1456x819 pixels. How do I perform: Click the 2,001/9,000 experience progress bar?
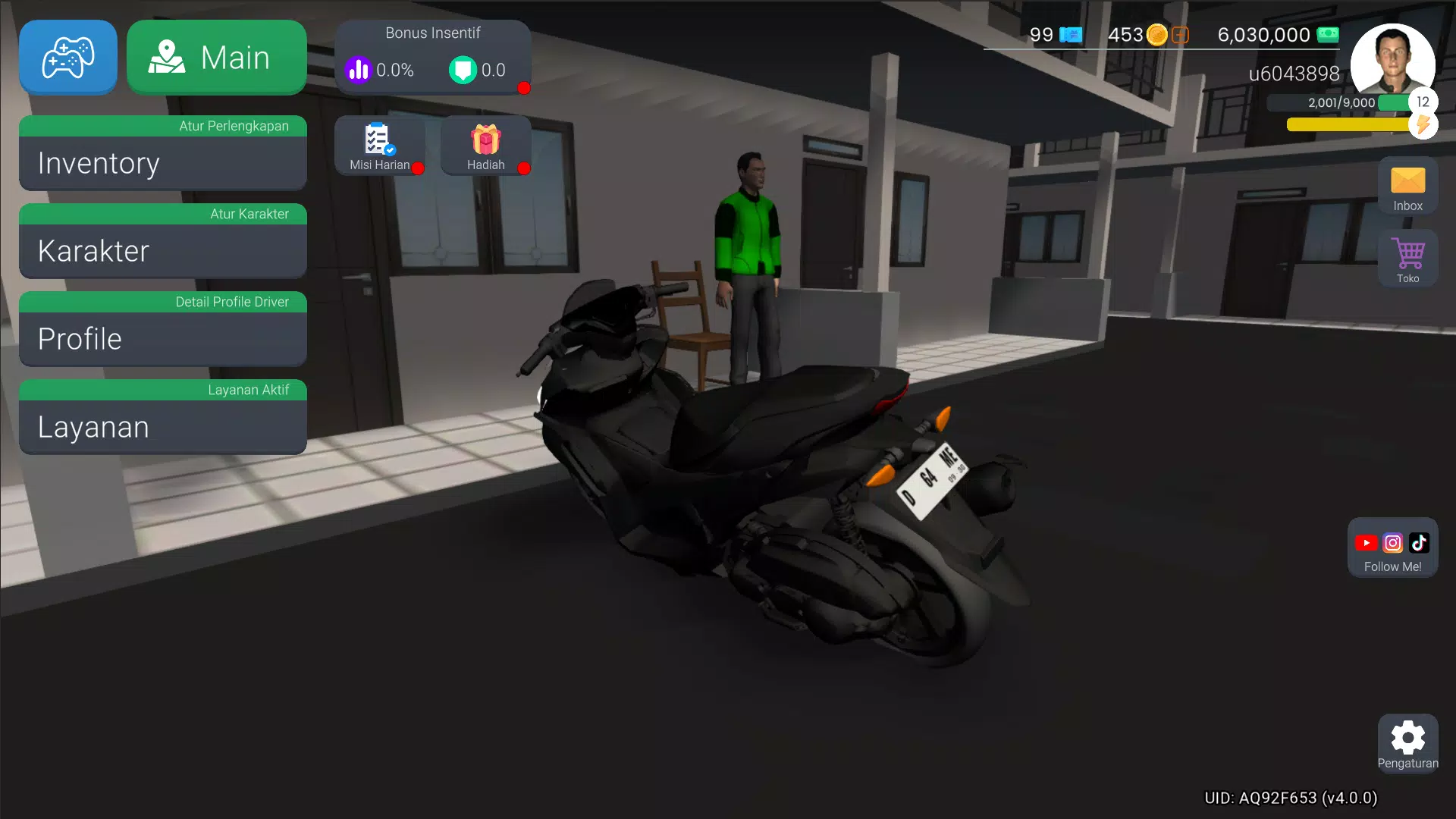point(1357,103)
